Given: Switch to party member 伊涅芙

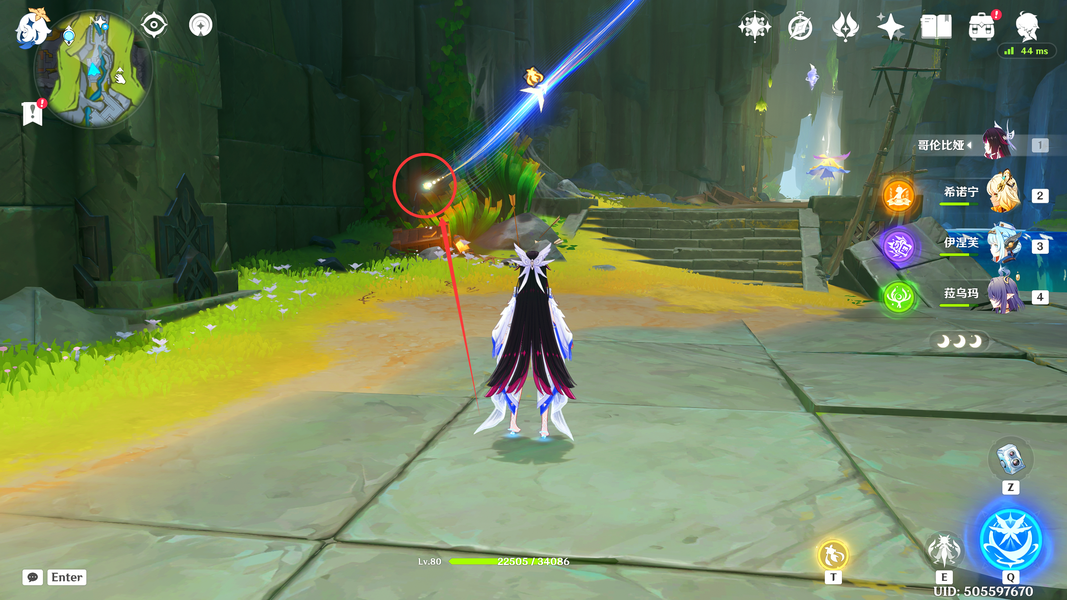Looking at the screenshot, I should click(1002, 244).
